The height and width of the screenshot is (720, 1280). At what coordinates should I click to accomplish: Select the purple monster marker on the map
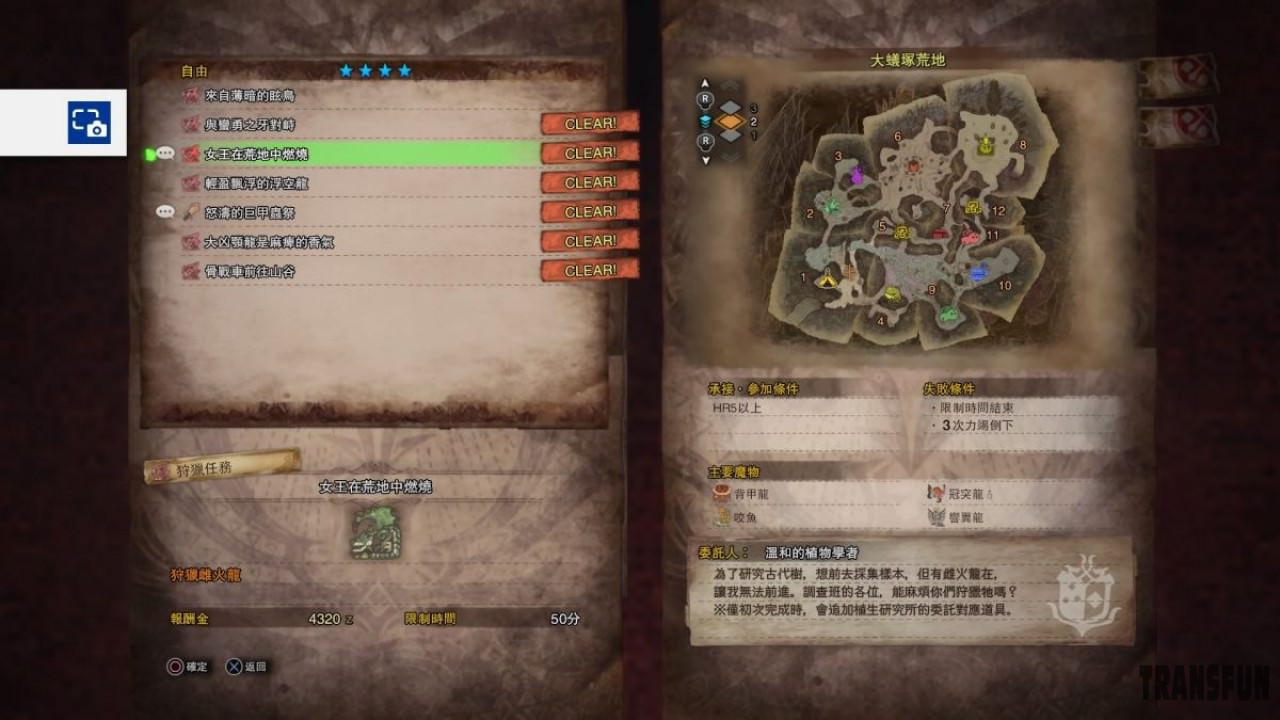click(x=857, y=176)
